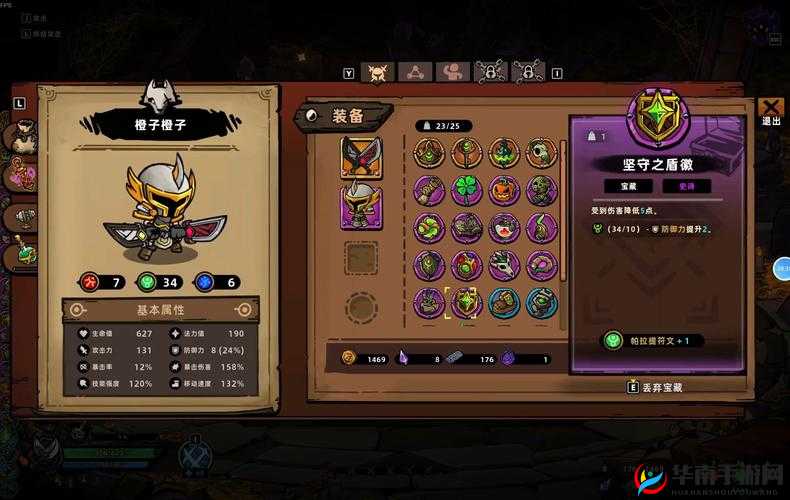Open the flexing arm top tab

click(453, 71)
